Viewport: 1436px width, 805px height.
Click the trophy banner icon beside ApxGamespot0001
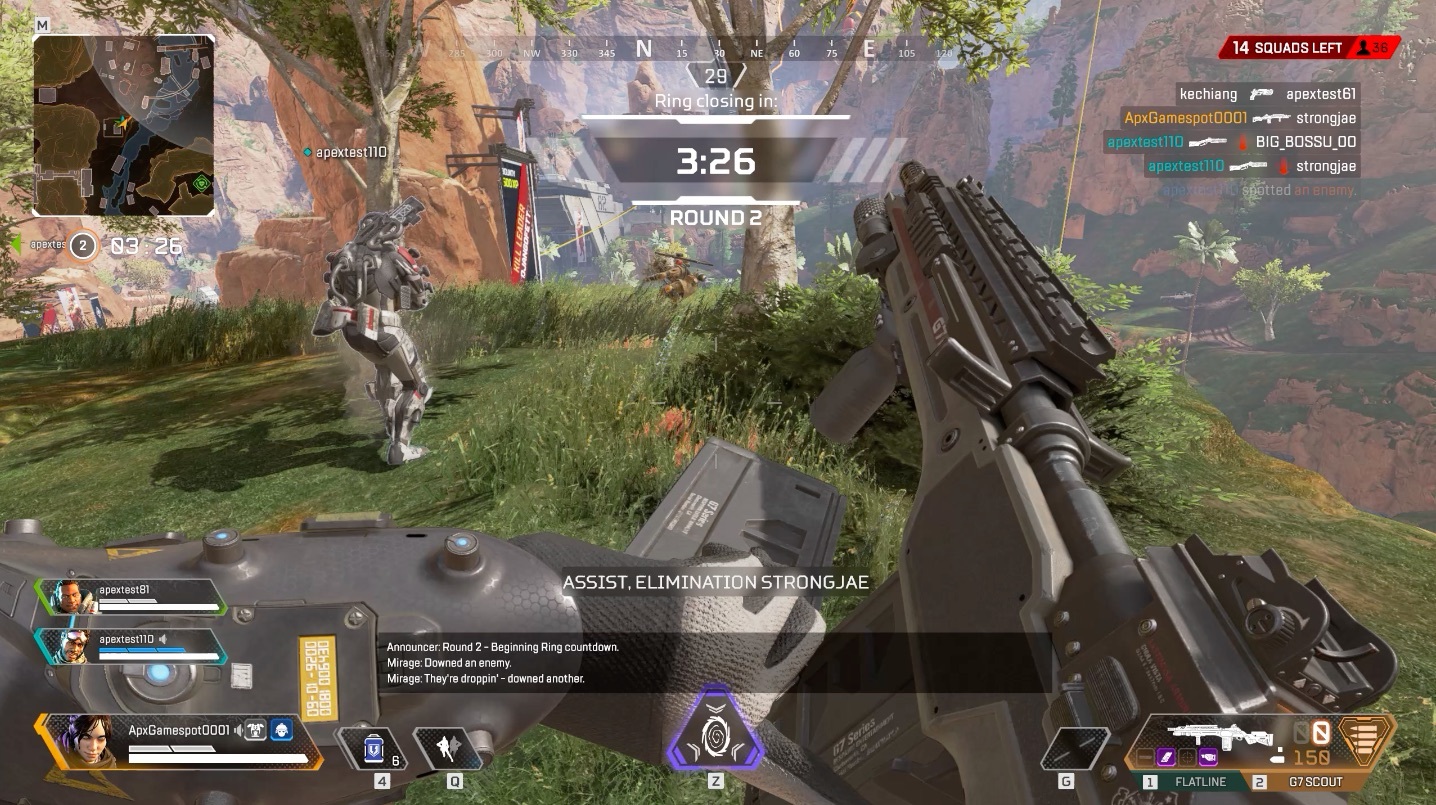pos(254,730)
